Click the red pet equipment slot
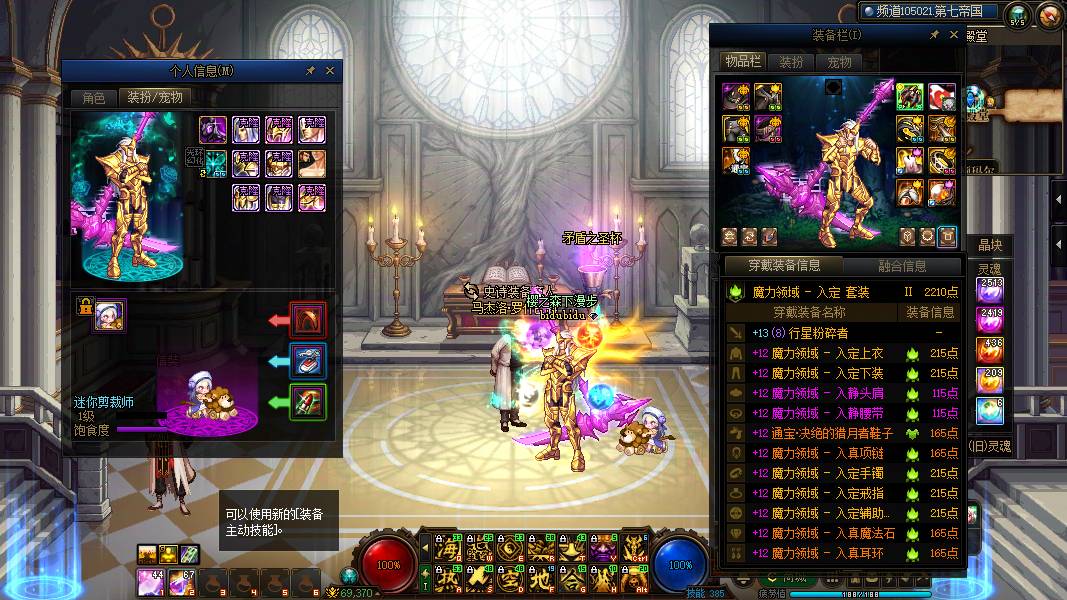Image resolution: width=1067 pixels, height=600 pixels. (x=307, y=320)
